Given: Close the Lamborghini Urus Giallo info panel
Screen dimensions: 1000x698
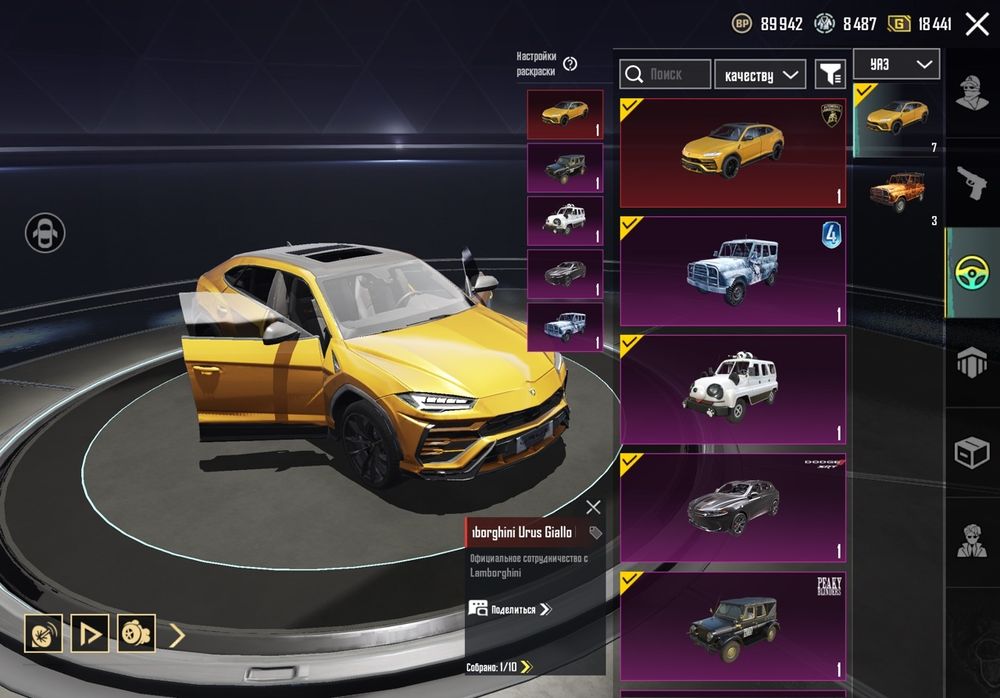Looking at the screenshot, I should coord(593,507).
